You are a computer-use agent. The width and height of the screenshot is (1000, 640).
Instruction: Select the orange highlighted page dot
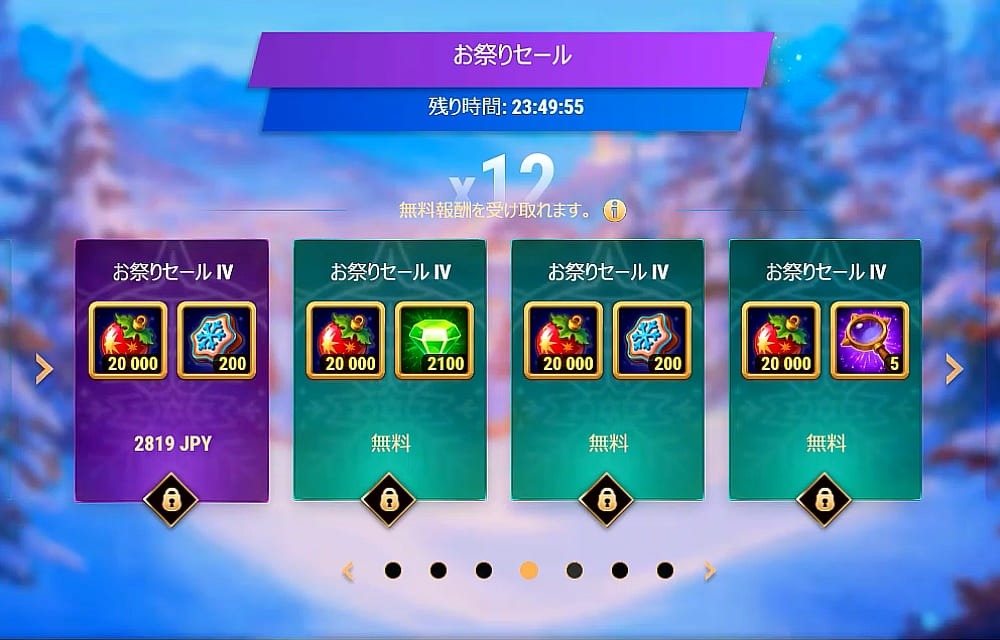[x=529, y=571]
